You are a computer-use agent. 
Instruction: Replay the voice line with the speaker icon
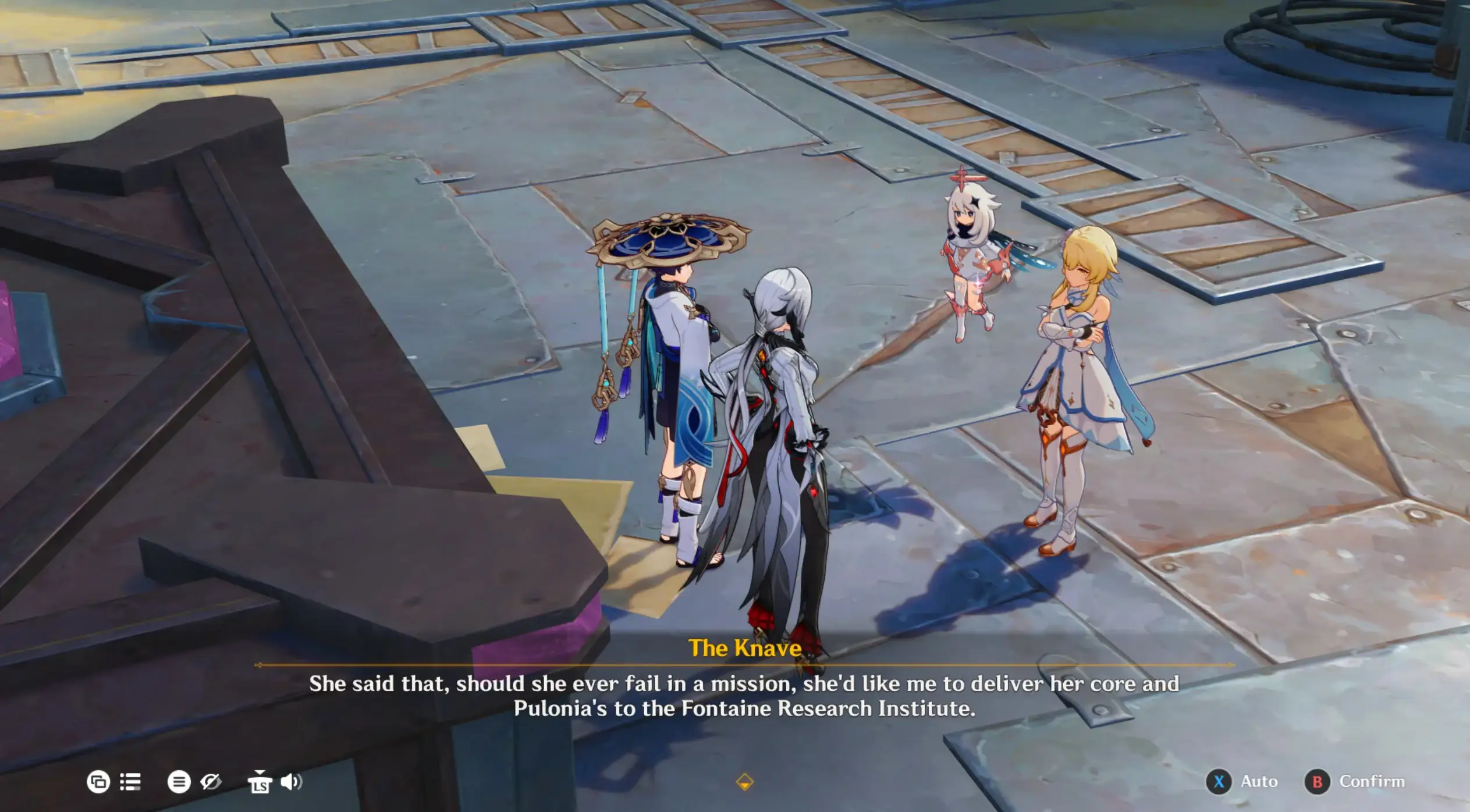point(291,782)
